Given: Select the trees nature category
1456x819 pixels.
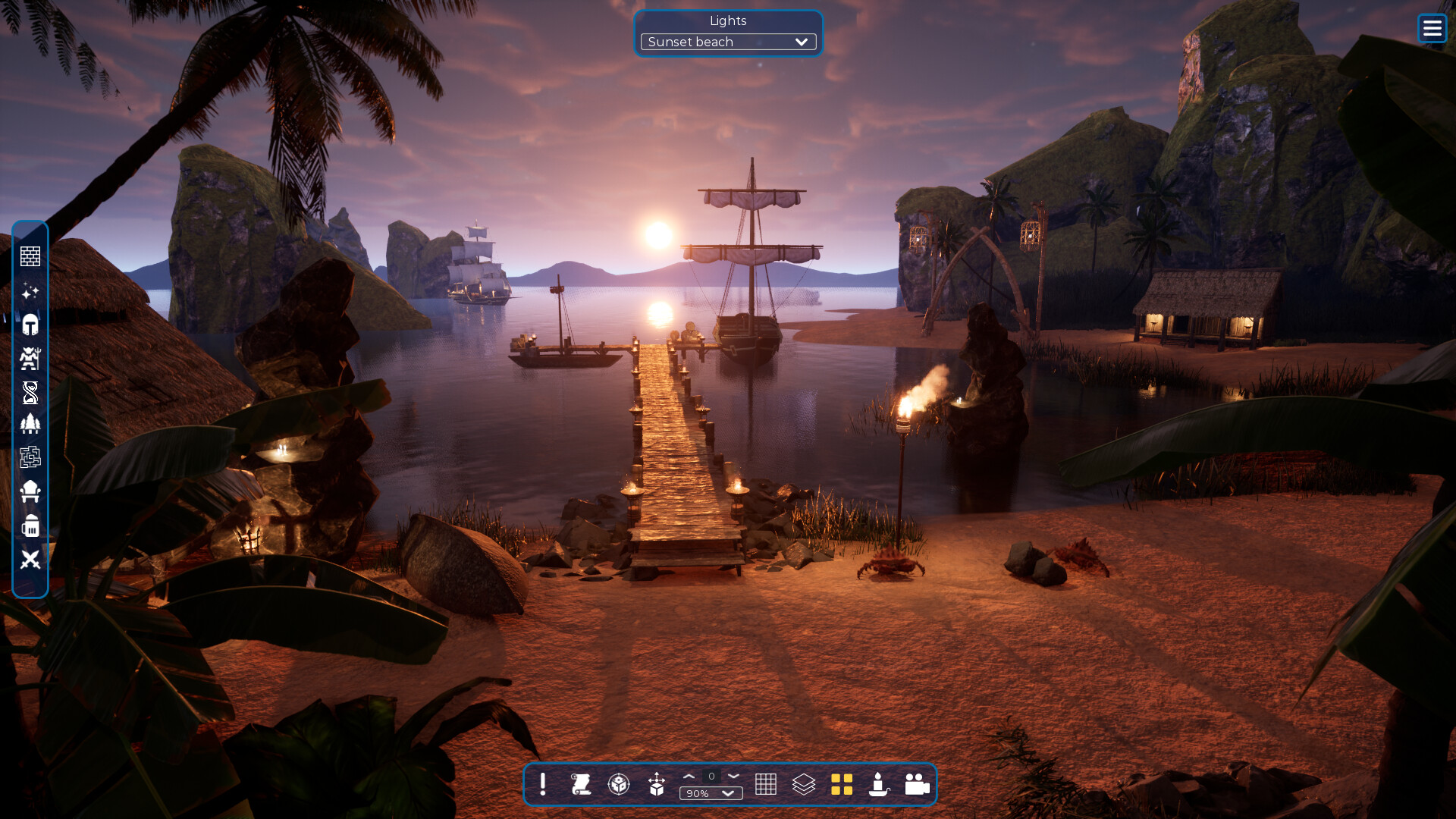Looking at the screenshot, I should pos(30,425).
